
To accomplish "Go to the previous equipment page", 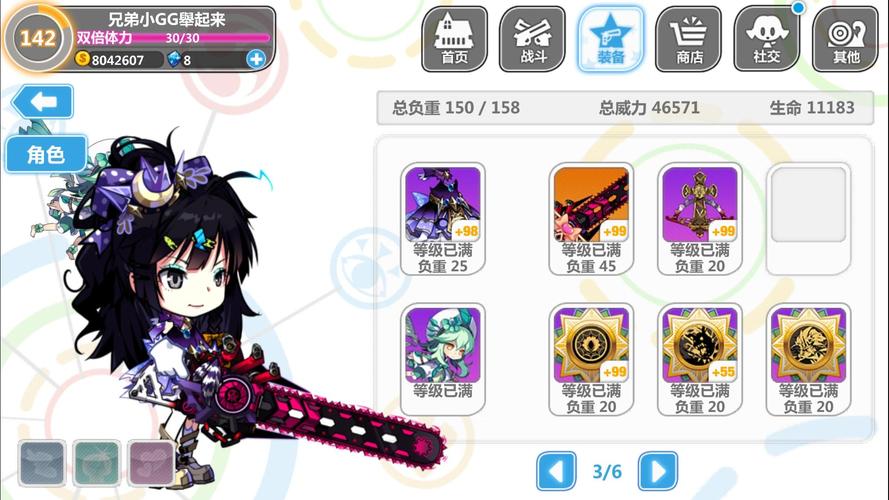I will (557, 470).
